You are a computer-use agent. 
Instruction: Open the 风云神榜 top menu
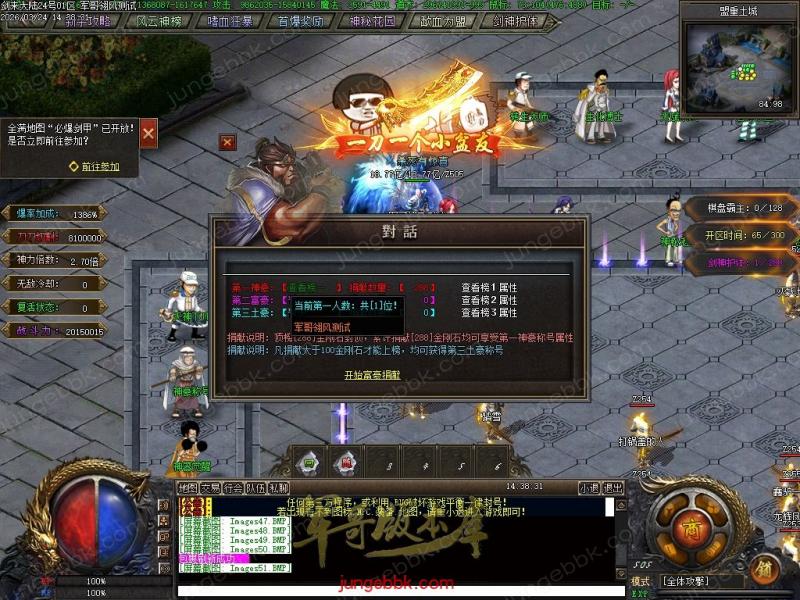click(x=160, y=20)
